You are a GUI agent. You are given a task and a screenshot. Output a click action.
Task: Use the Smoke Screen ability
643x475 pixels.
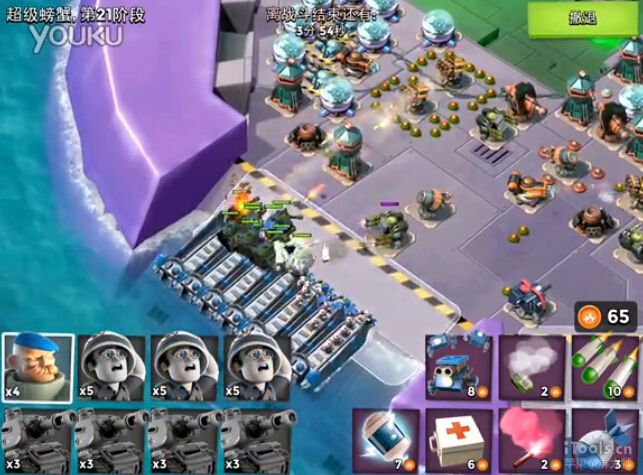531,367
